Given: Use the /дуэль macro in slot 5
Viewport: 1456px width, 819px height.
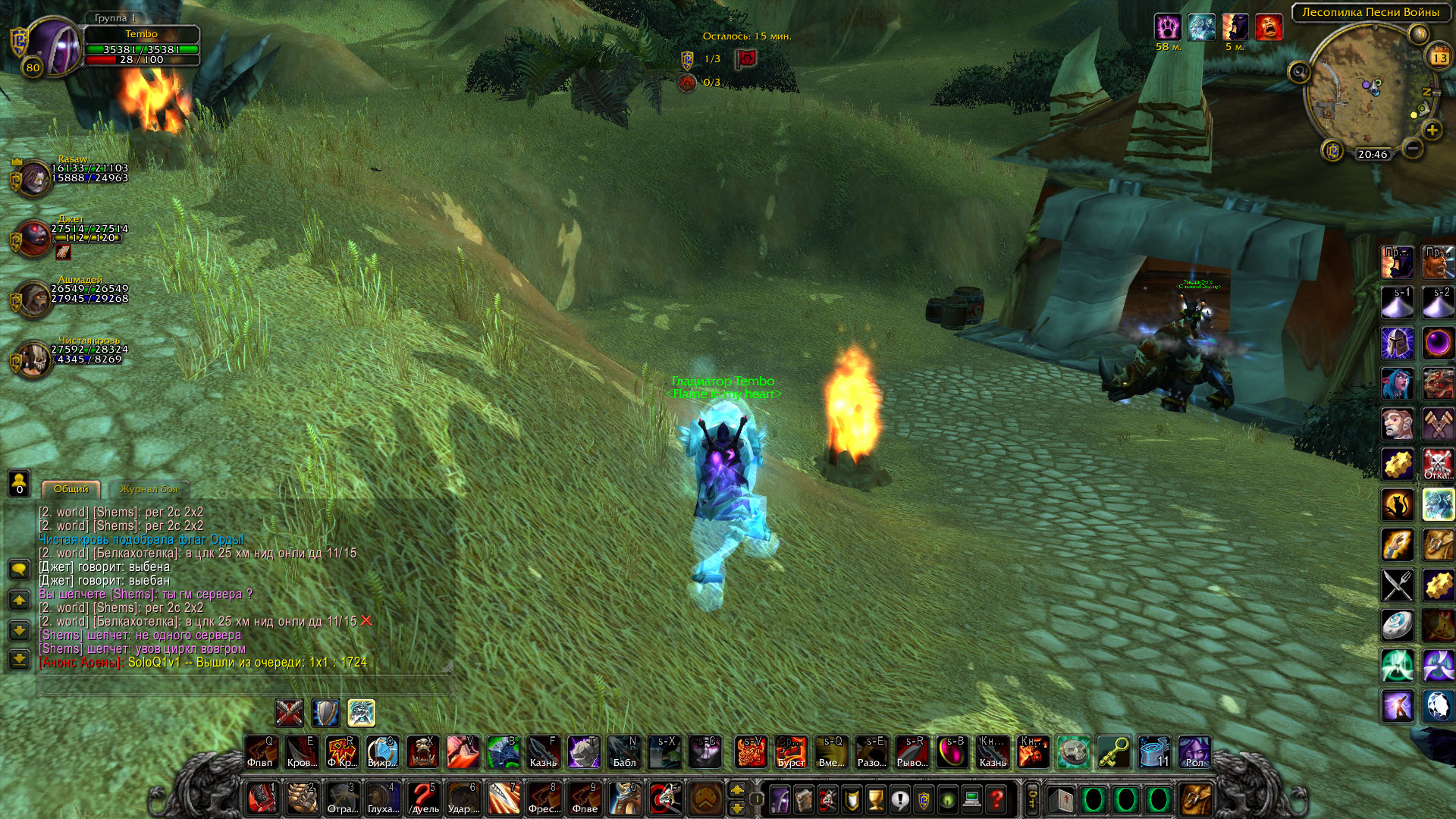Looking at the screenshot, I should 423,799.
